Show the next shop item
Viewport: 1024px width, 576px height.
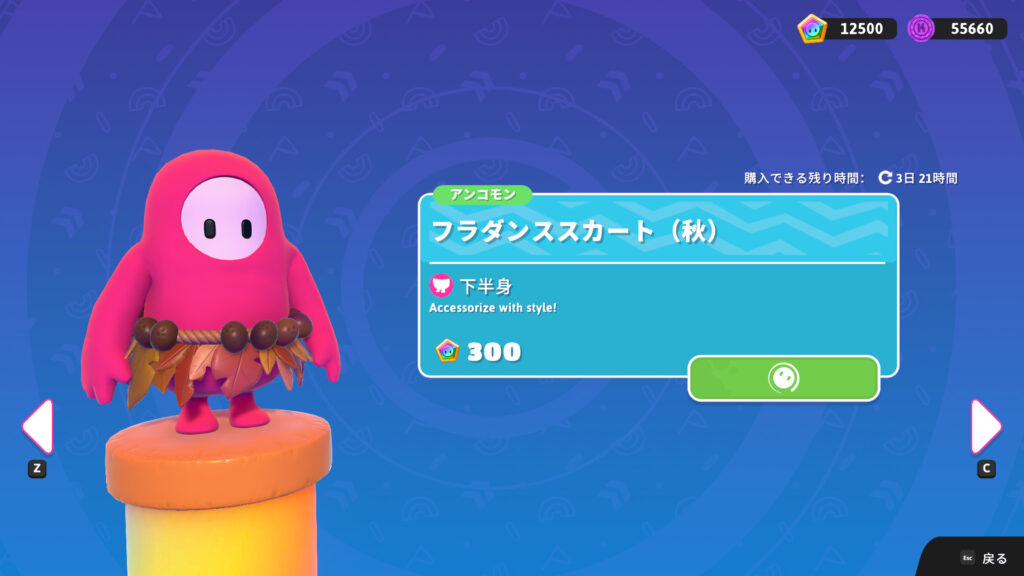tap(985, 427)
